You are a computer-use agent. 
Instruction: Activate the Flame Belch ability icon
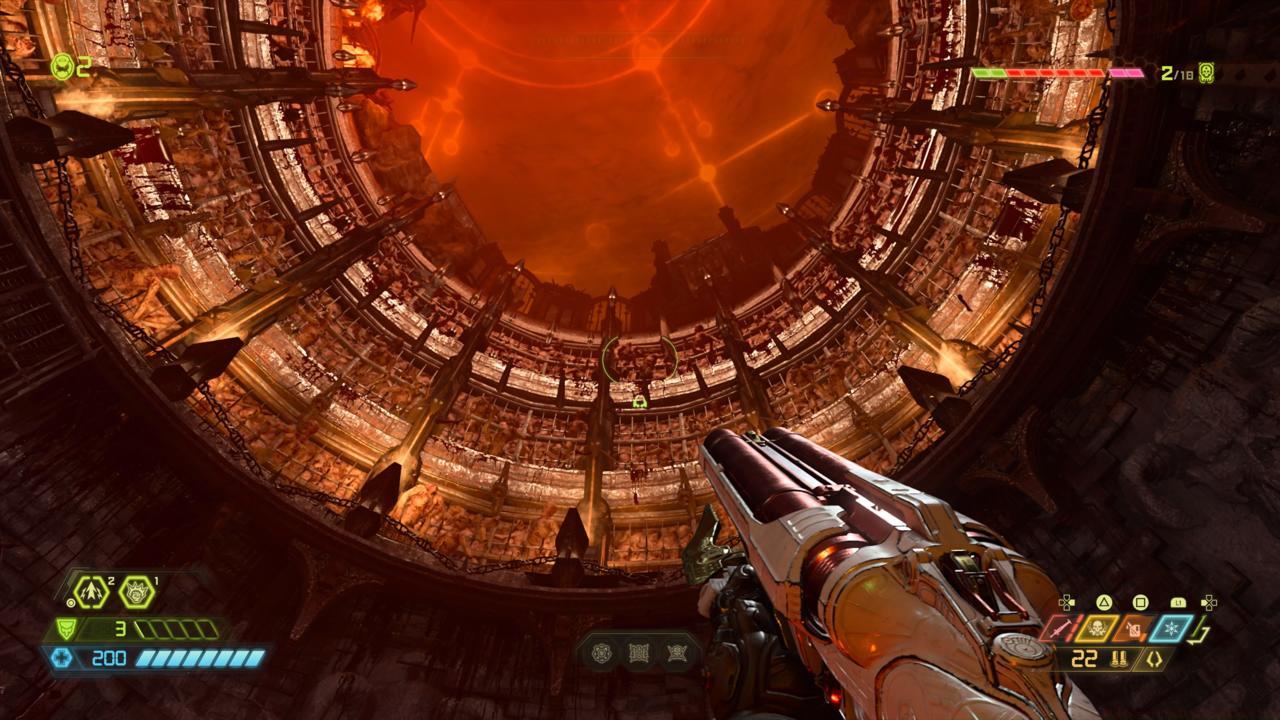(136, 592)
